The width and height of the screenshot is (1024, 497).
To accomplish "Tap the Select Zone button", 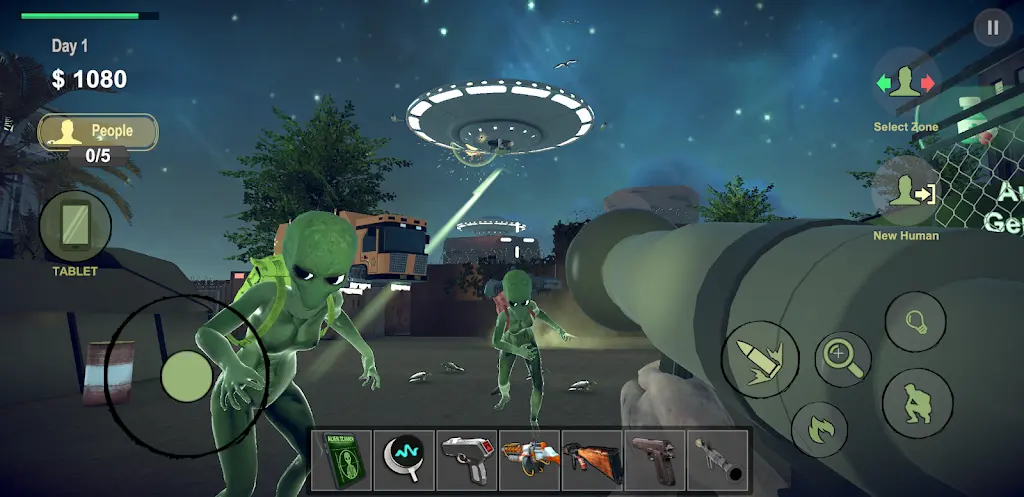I will [905, 86].
